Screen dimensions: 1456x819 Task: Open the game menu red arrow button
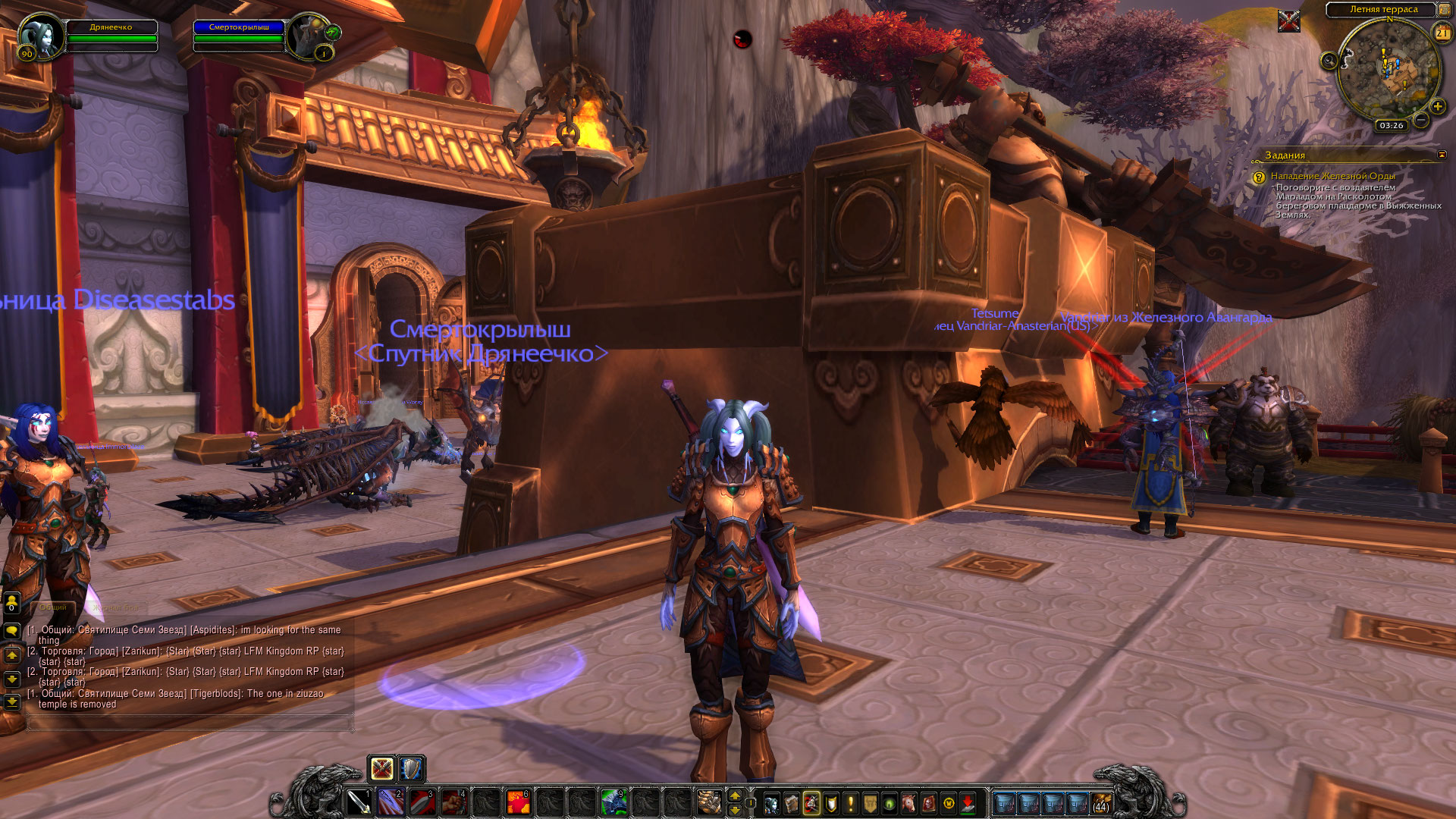(968, 803)
